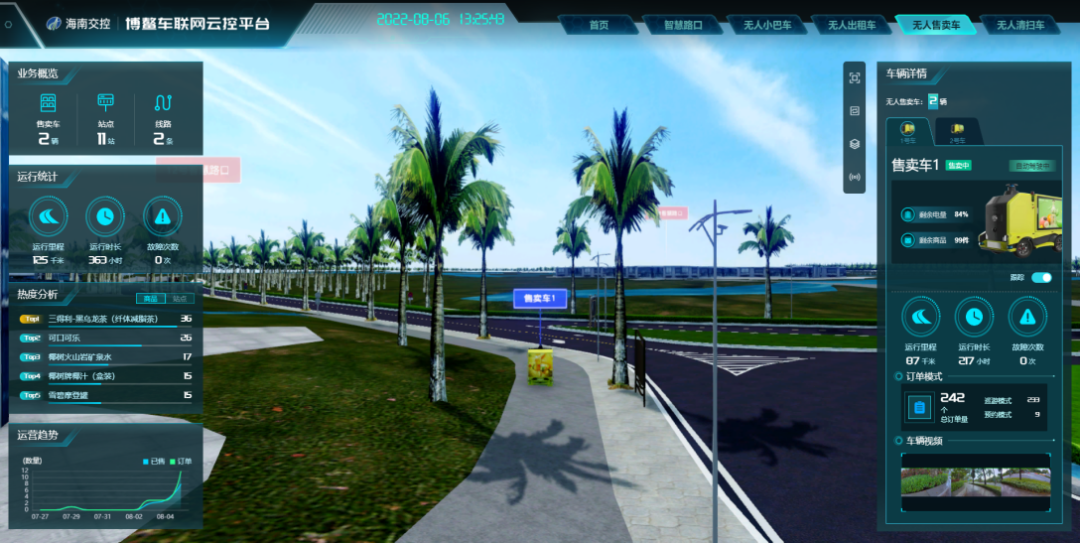Viewport: 1080px width, 543px height.
Task: Switch to the 无人小巴车 tab
Action: [x=767, y=25]
